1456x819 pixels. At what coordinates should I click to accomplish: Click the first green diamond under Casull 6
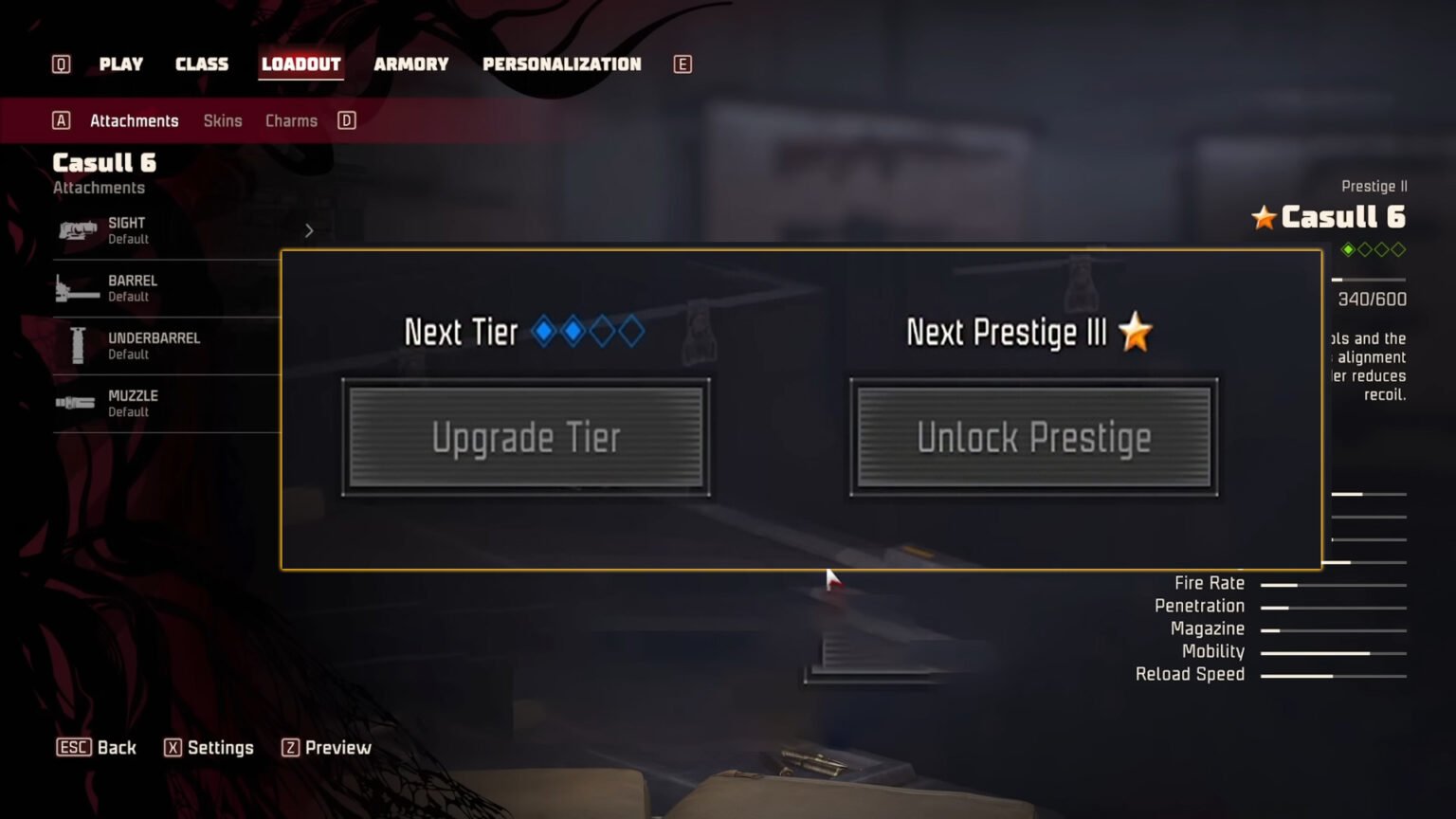coord(1349,249)
